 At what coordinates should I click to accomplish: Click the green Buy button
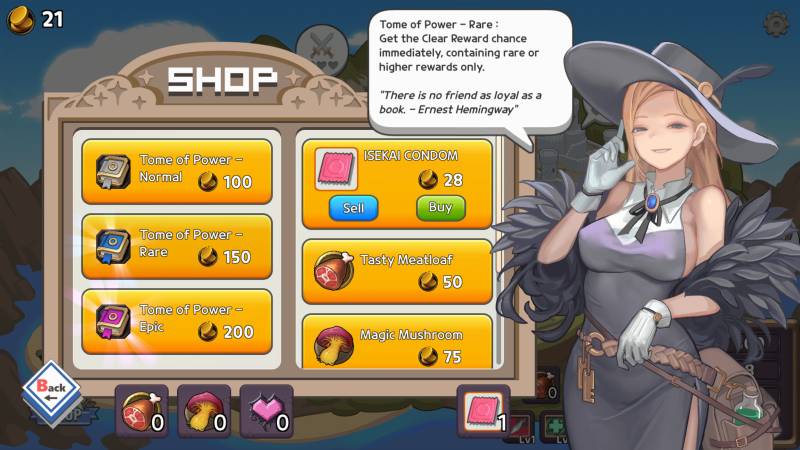click(x=440, y=208)
